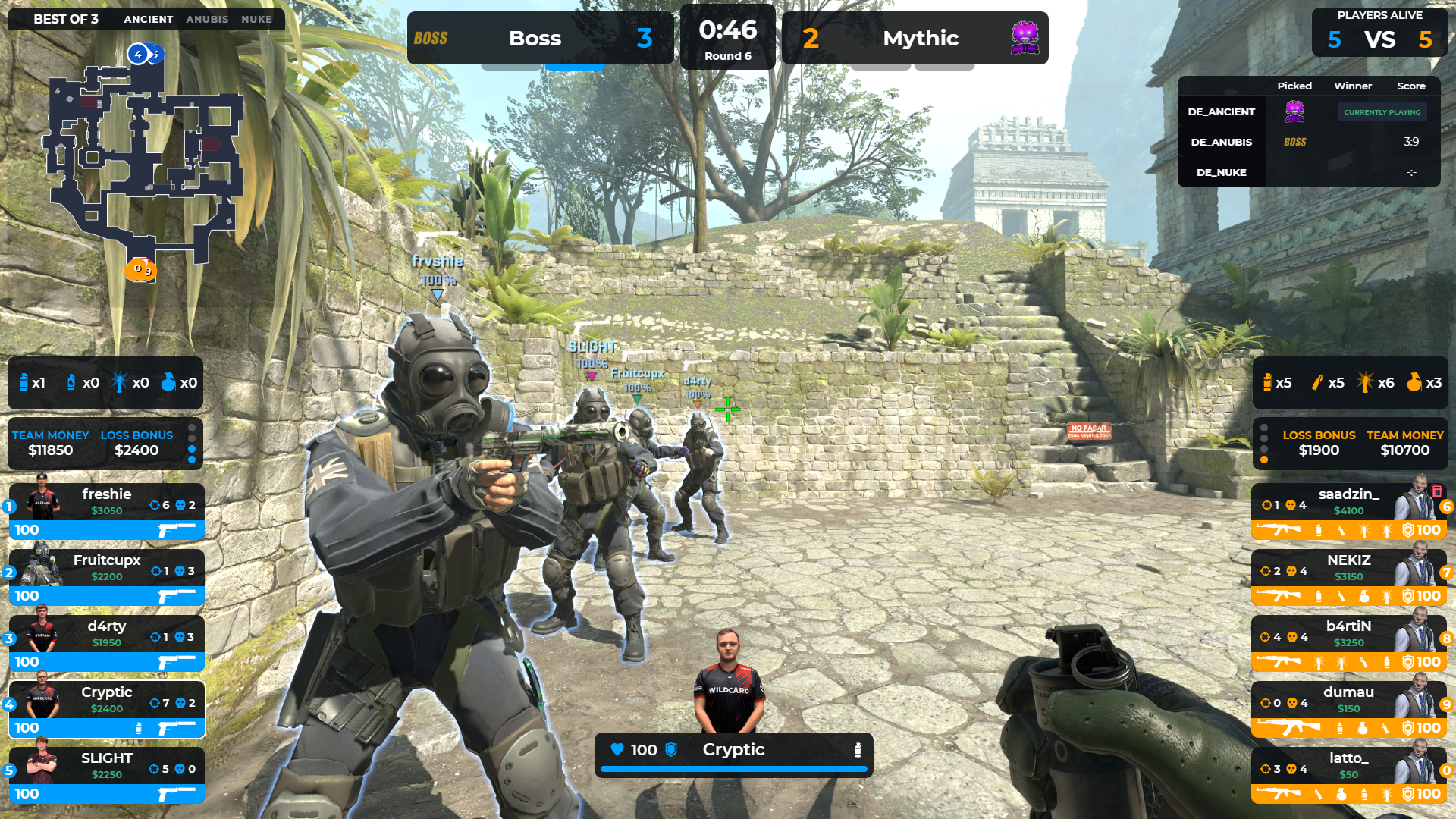Select dumau's player card
This screenshot has height=819, width=1456.
[1348, 708]
